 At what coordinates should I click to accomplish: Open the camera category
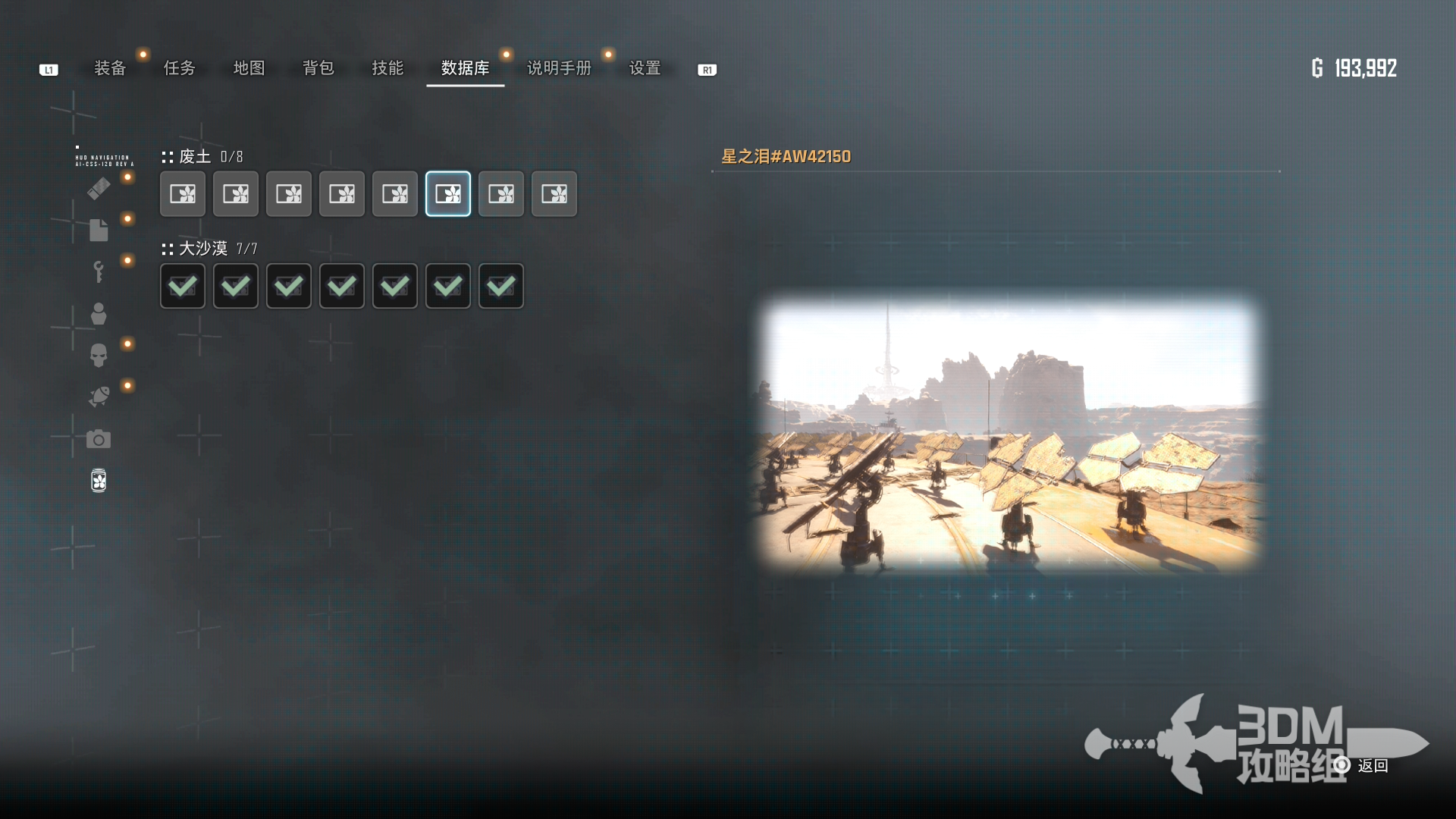click(x=99, y=439)
